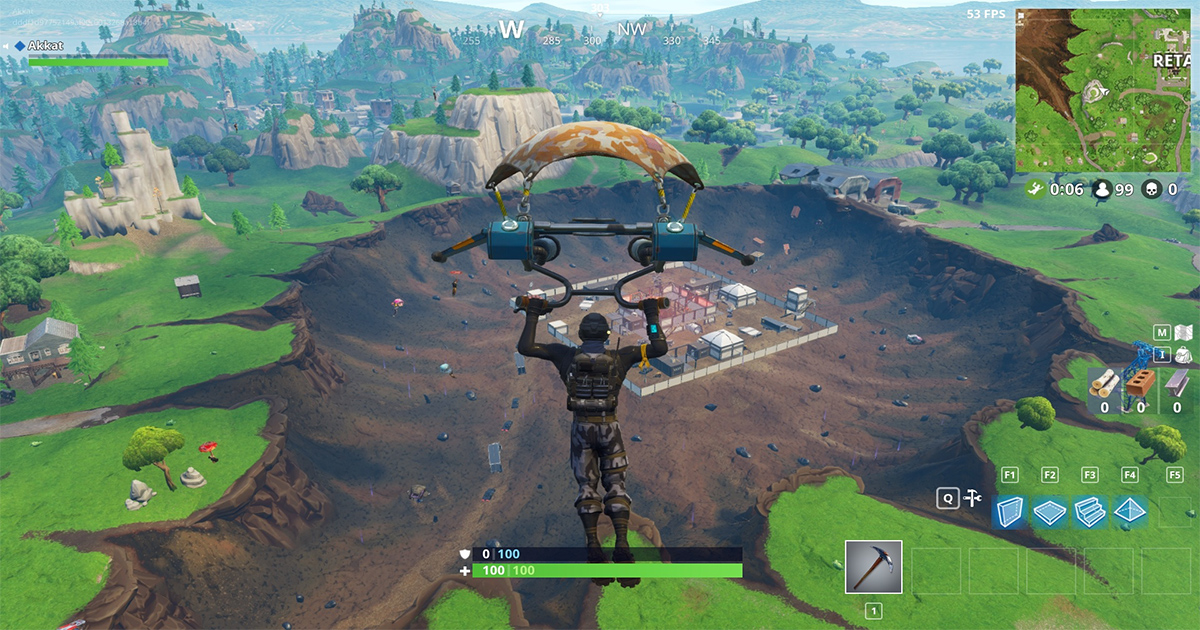Select the metal material

click(1177, 383)
